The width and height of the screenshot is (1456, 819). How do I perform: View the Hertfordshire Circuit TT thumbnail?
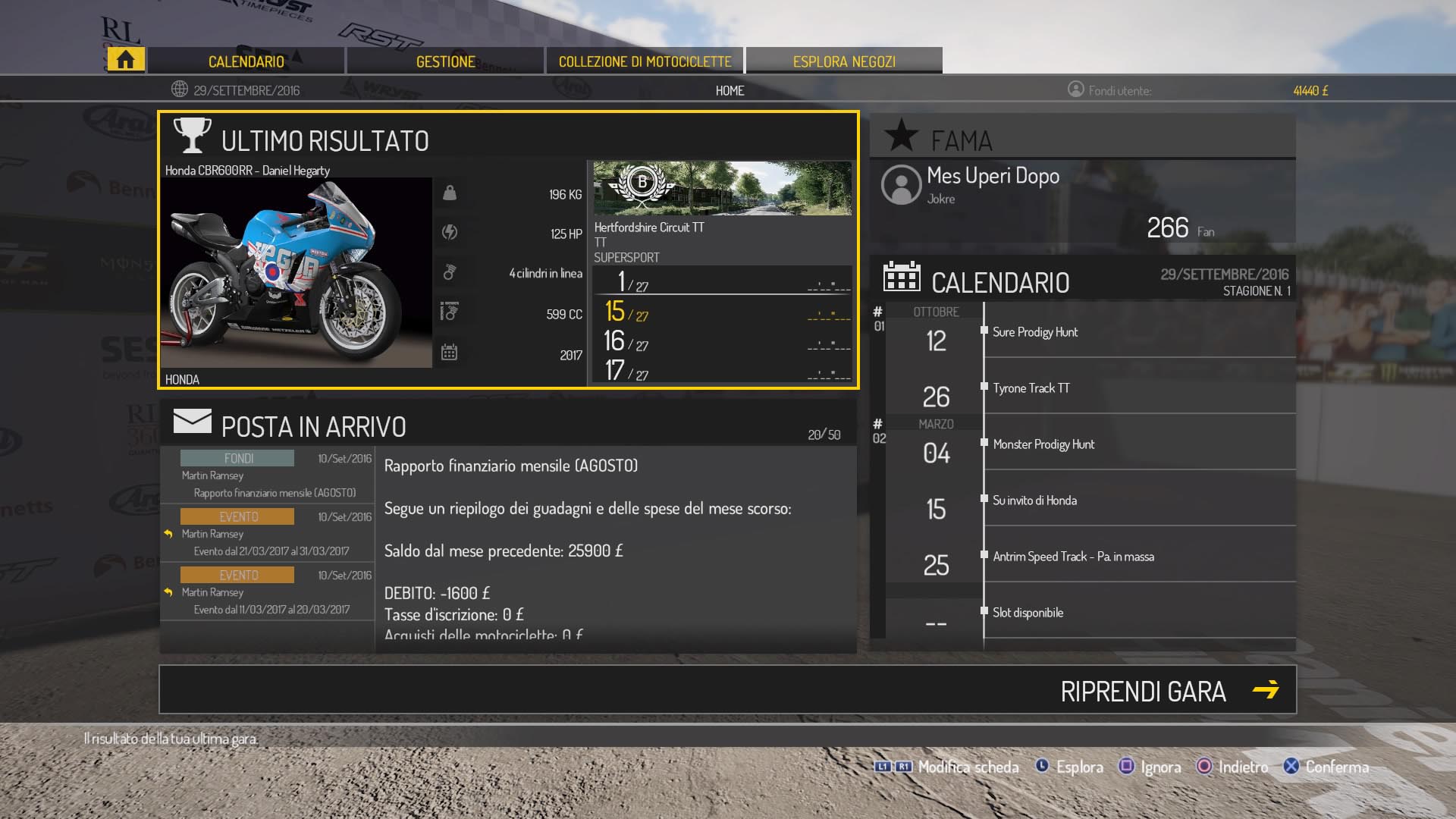click(x=722, y=188)
